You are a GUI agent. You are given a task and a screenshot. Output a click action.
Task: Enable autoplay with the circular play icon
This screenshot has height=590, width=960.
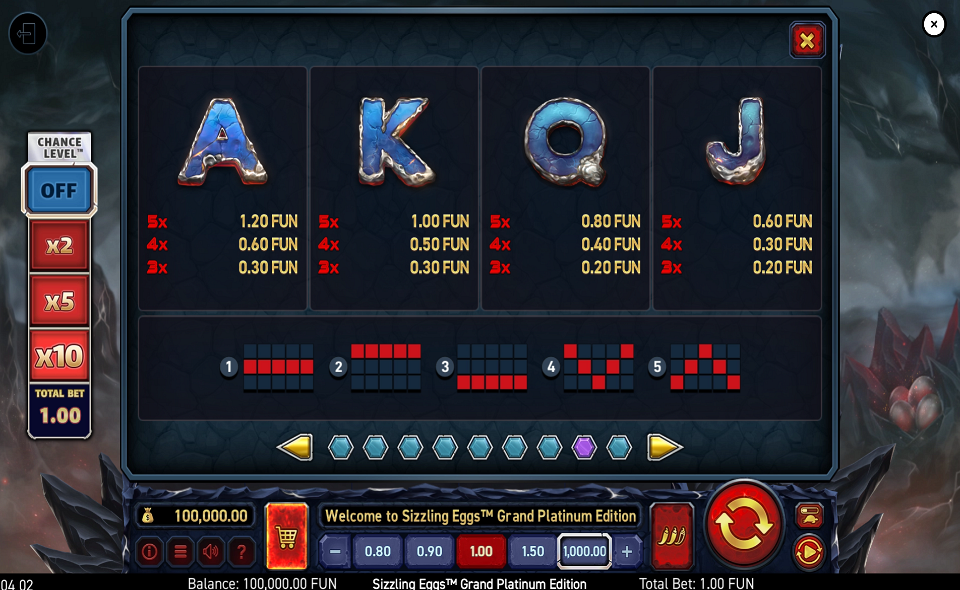coord(808,550)
